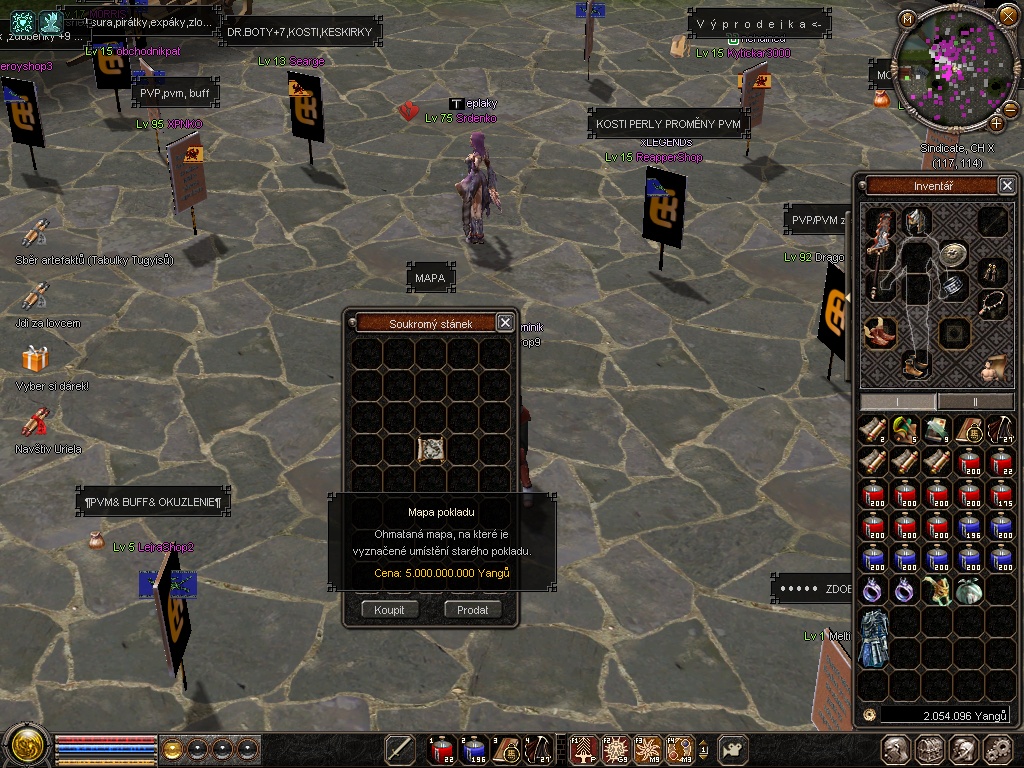Use the red potion in the quickslot bar
The width and height of the screenshot is (1024, 768).
click(x=443, y=748)
